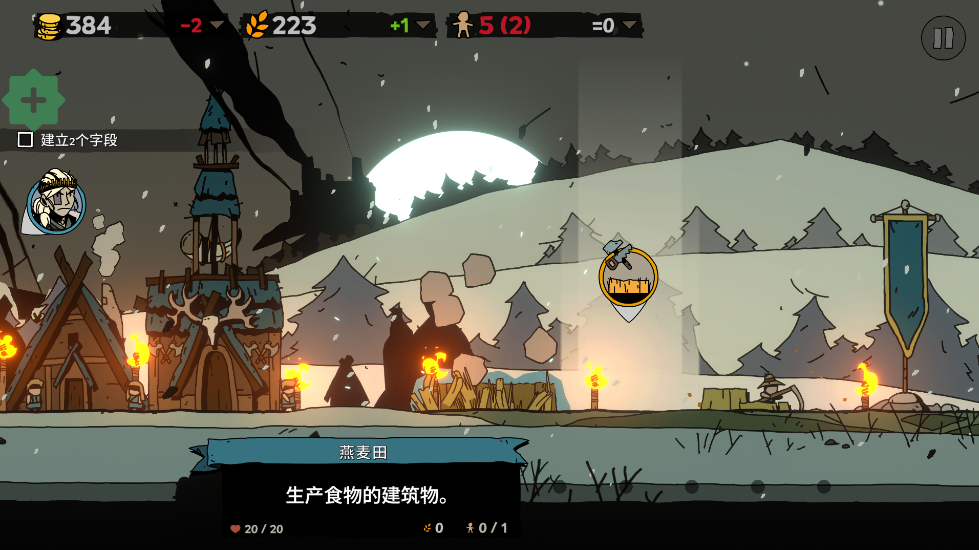Pause the game with the pause button
The image size is (979, 550).
point(943,38)
